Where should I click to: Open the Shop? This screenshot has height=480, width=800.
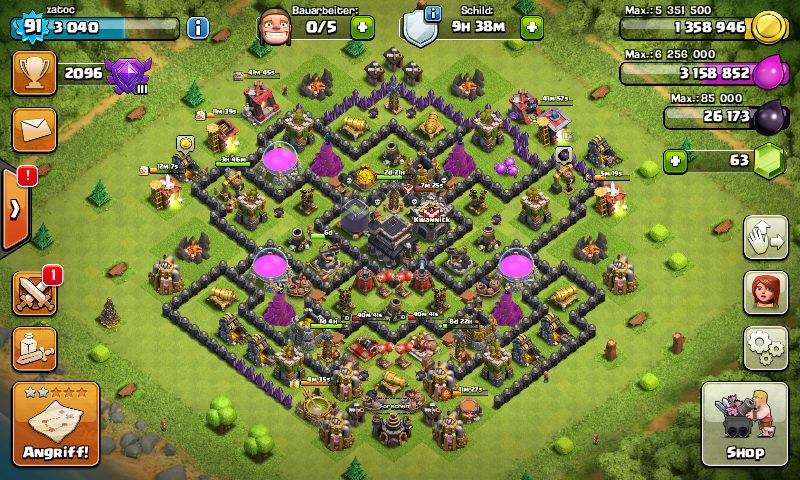tap(744, 424)
